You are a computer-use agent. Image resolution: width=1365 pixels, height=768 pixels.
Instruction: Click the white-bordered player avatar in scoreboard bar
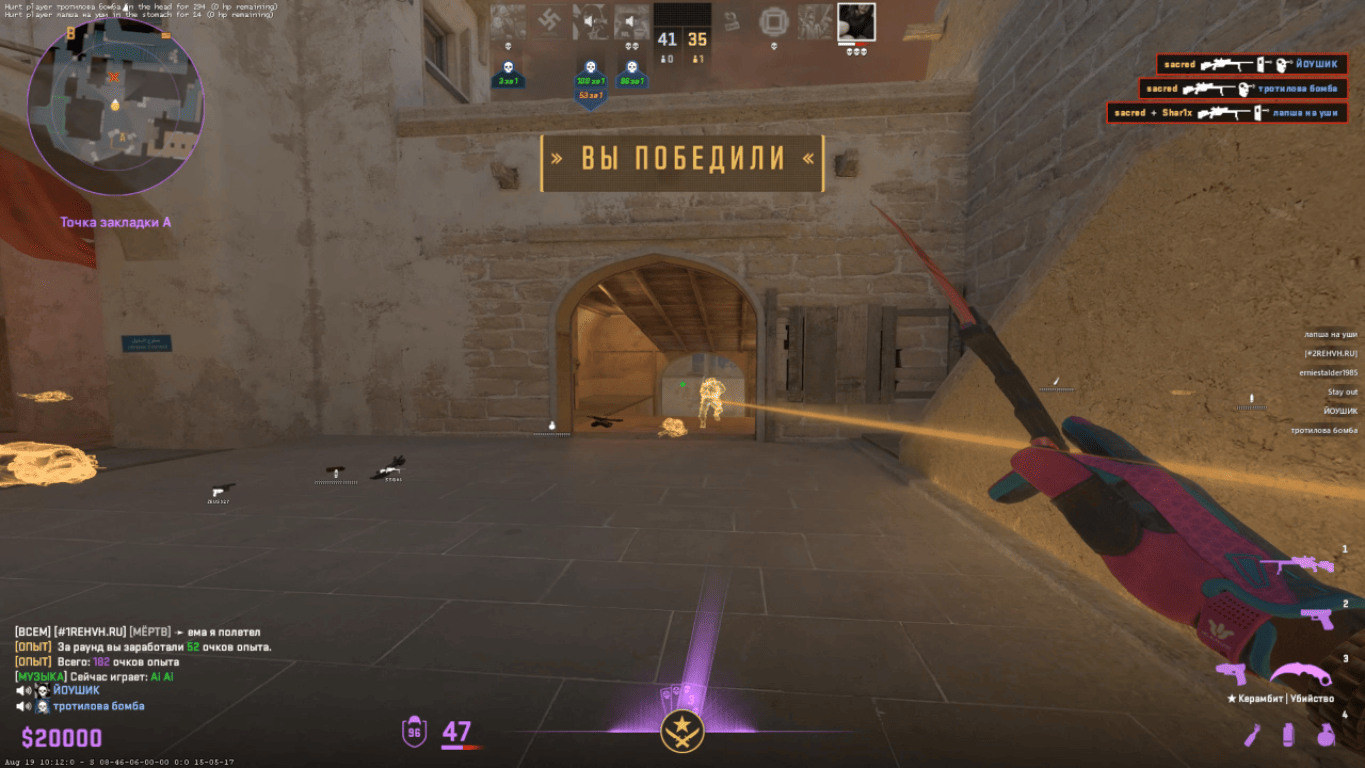(x=856, y=22)
